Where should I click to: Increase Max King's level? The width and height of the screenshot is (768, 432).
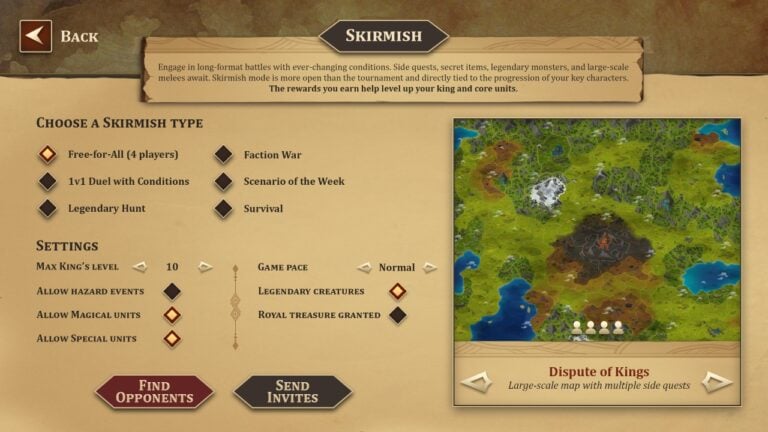(205, 267)
